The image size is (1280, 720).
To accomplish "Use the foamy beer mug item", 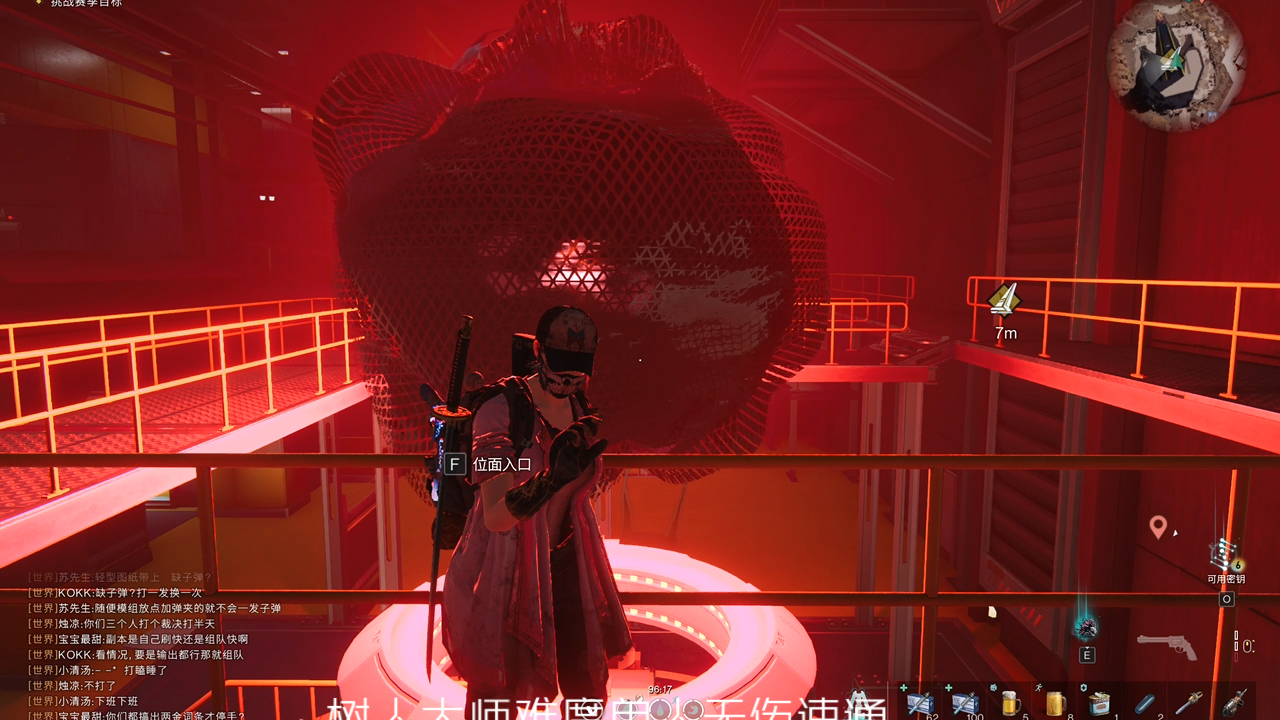I will (1010, 703).
